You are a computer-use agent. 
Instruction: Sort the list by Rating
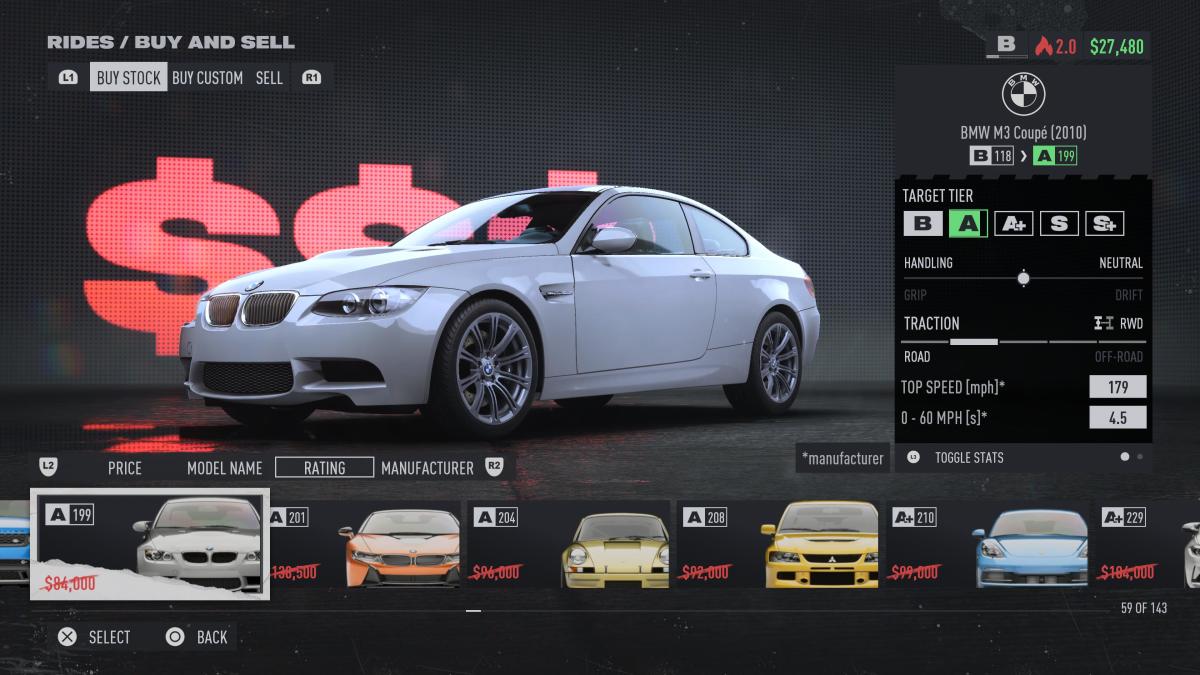point(324,467)
